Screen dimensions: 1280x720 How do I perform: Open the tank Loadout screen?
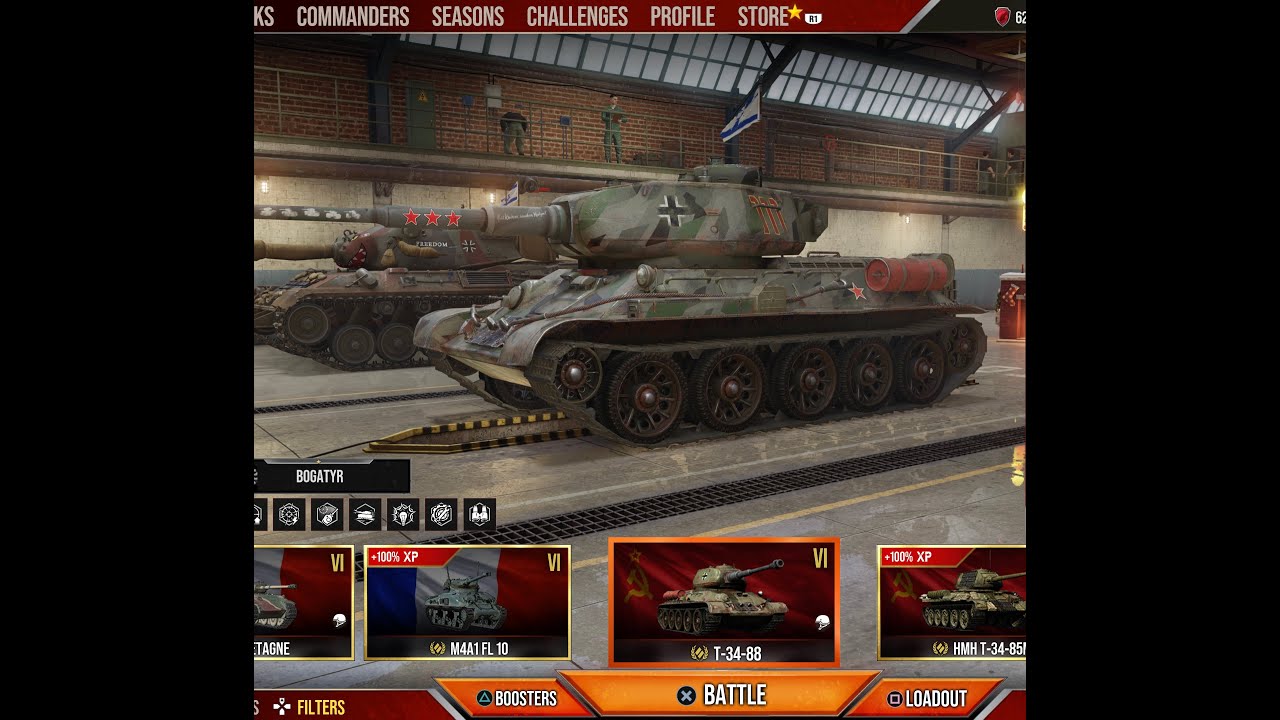pyautogui.click(x=927, y=699)
